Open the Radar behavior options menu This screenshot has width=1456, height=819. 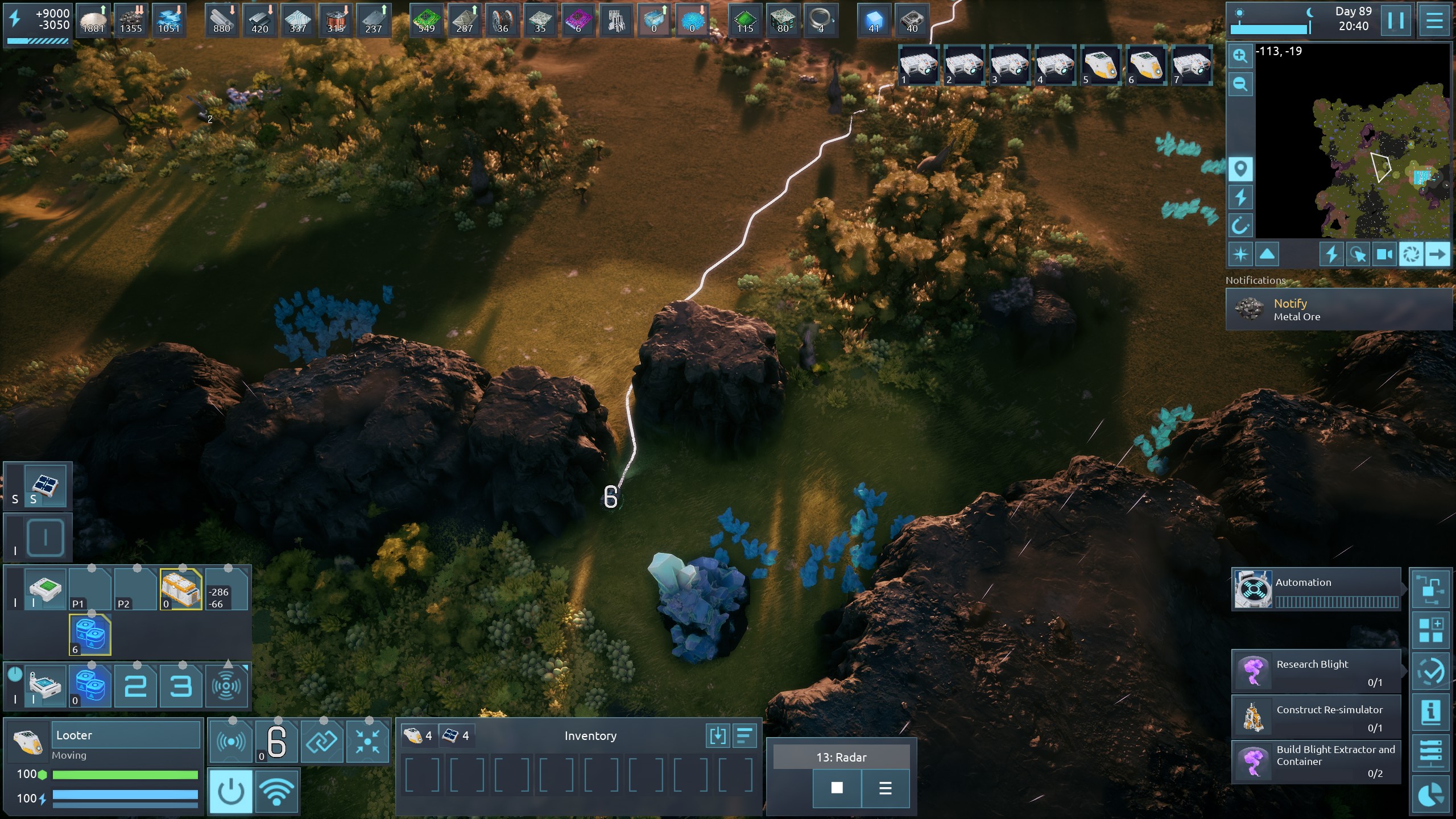[x=885, y=788]
